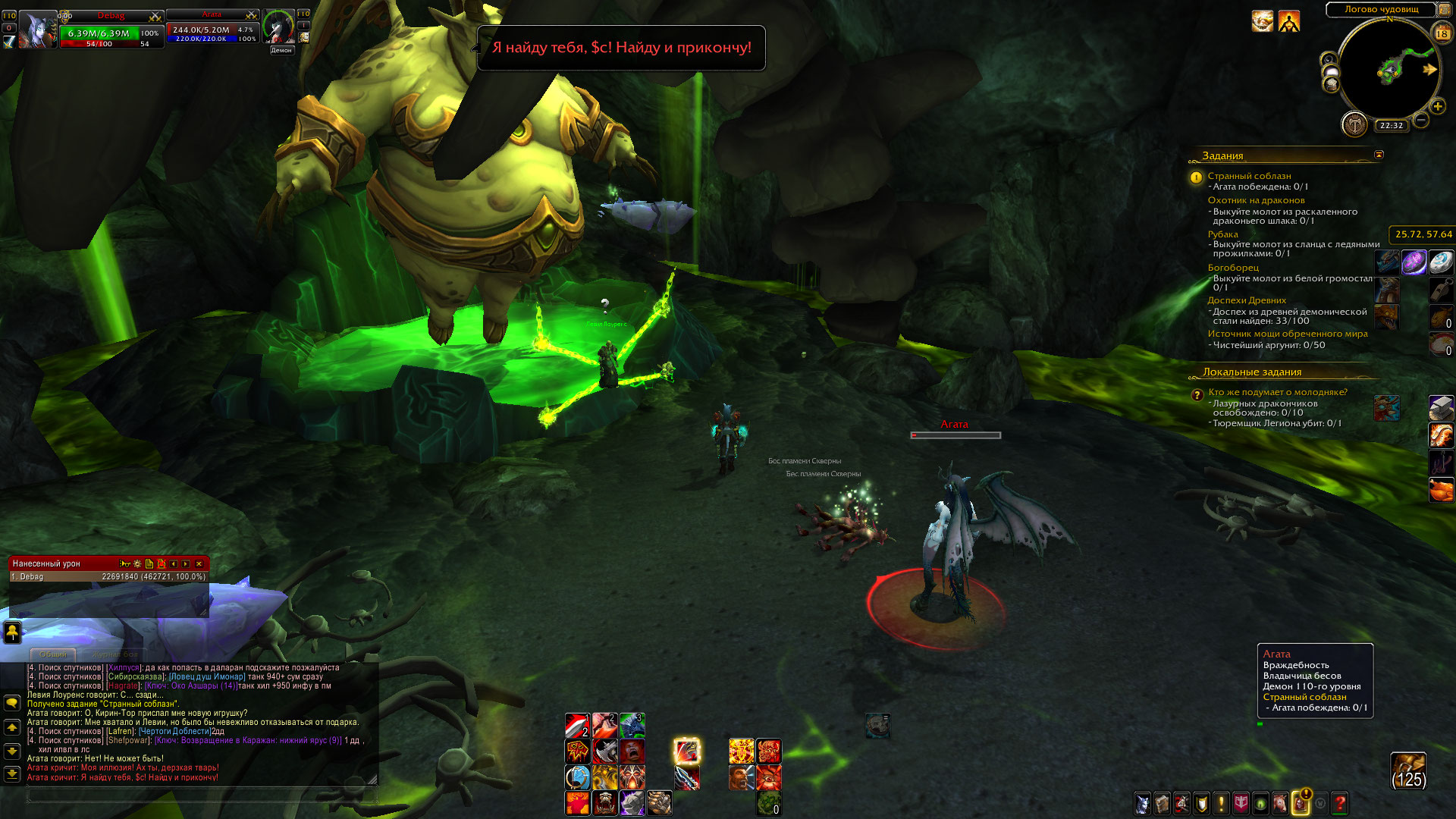Open the character info micro button
This screenshot has height=819, width=1456.
1142,803
